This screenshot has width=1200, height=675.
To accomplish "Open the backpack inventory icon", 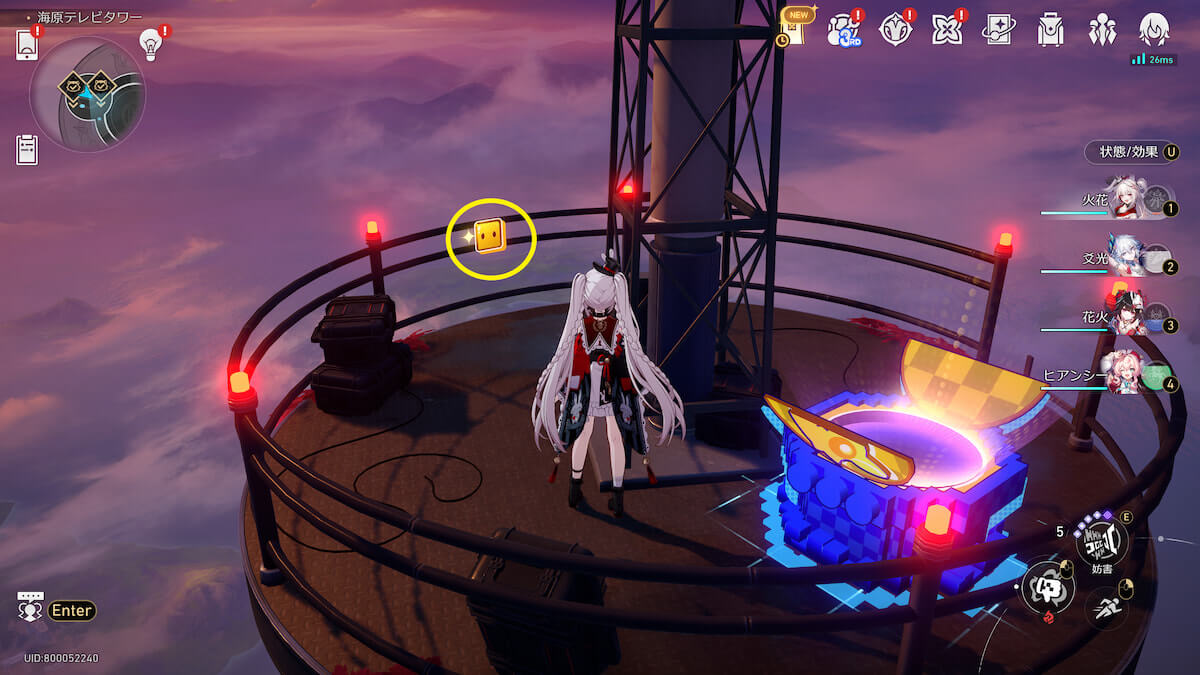I will tap(1050, 30).
